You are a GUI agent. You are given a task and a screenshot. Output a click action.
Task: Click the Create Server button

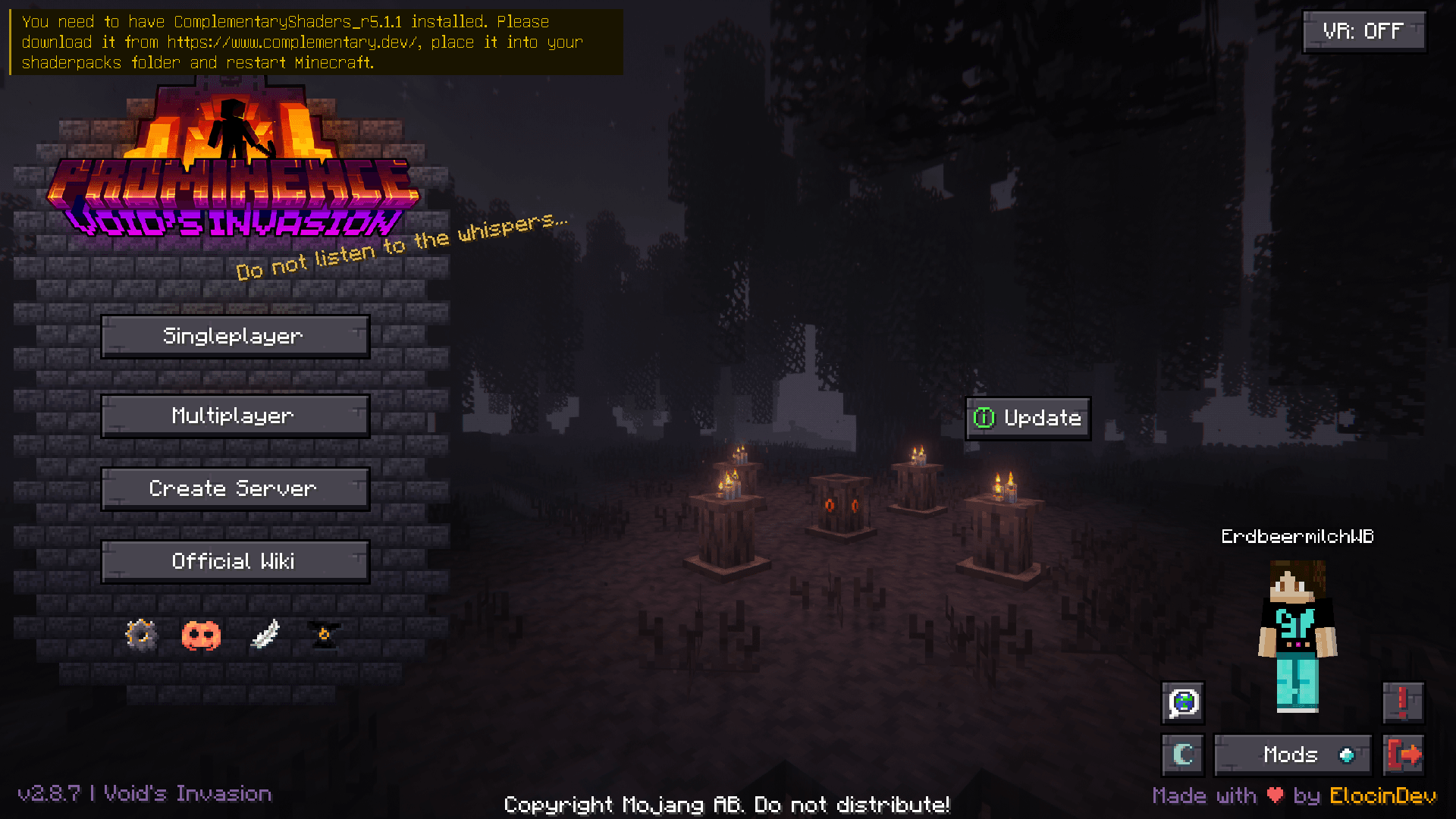click(234, 488)
